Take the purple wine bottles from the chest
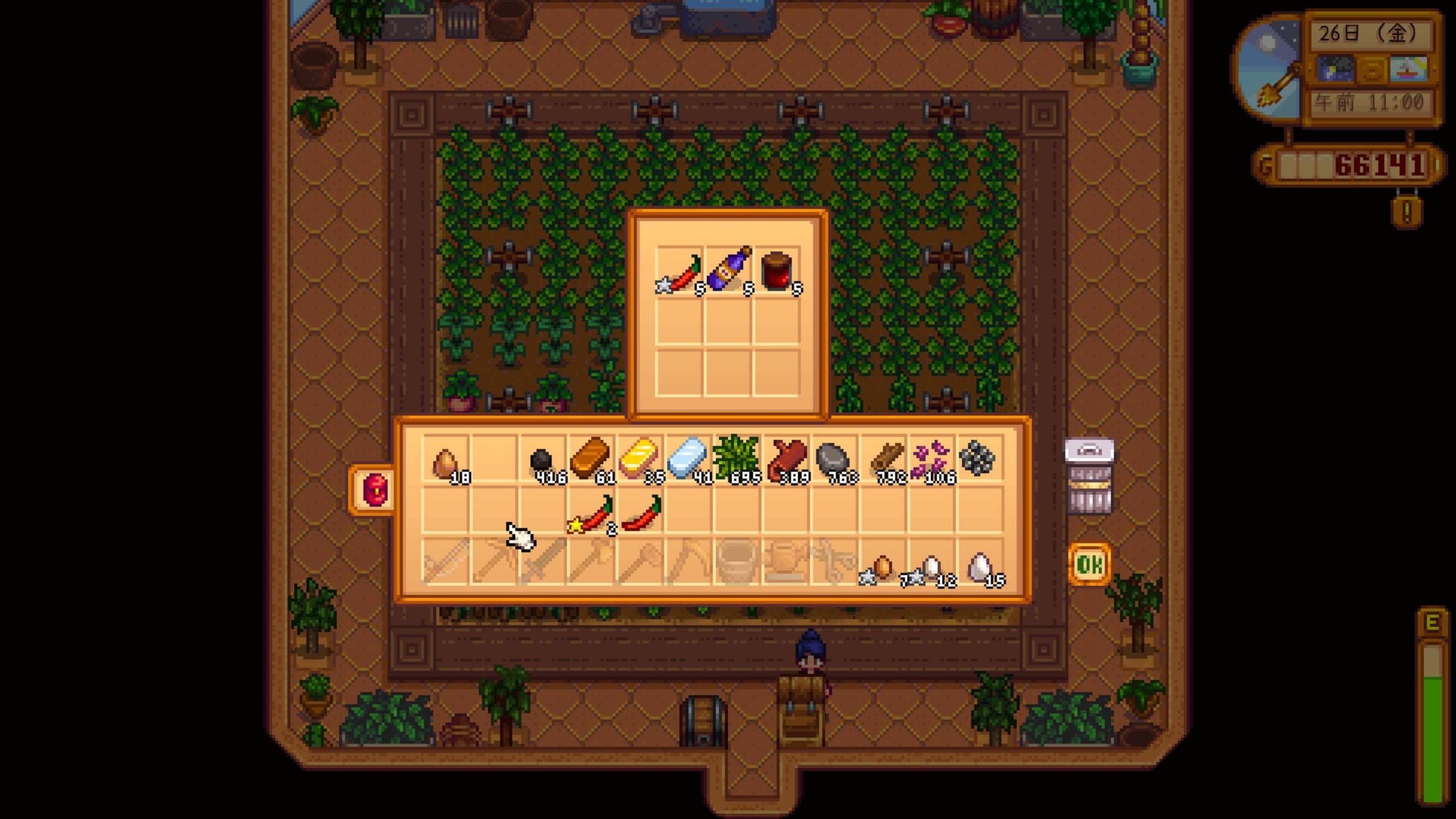The image size is (1456, 819). [729, 272]
